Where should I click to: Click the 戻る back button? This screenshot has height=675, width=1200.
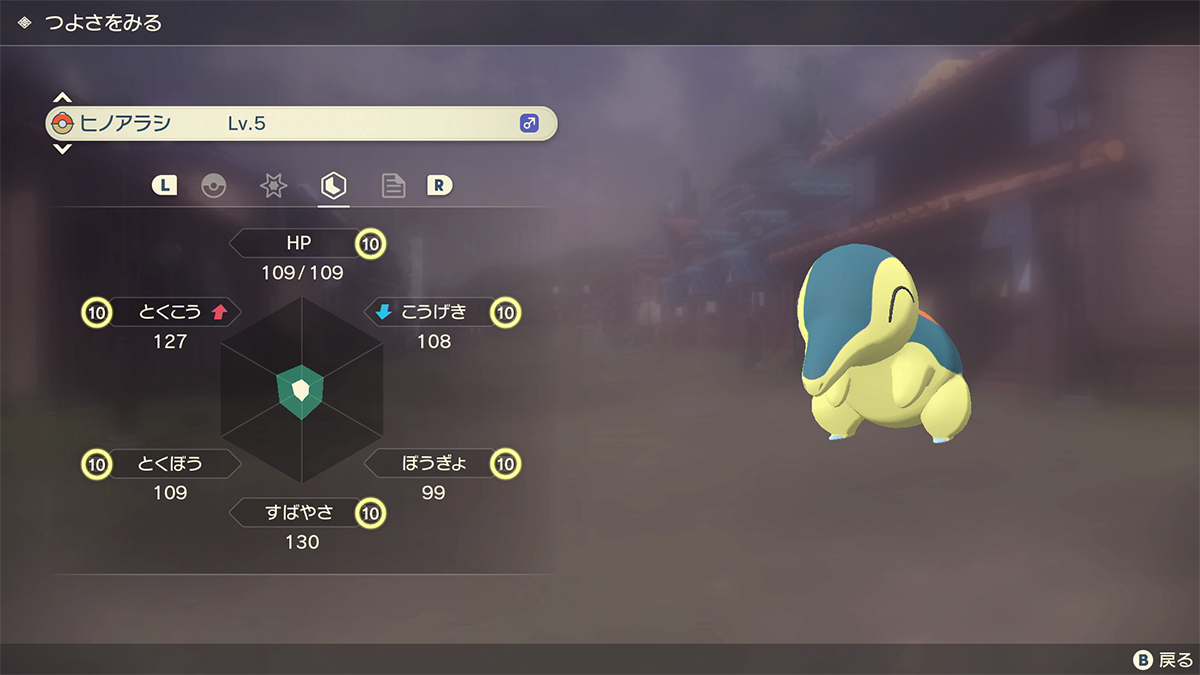tap(1162, 660)
